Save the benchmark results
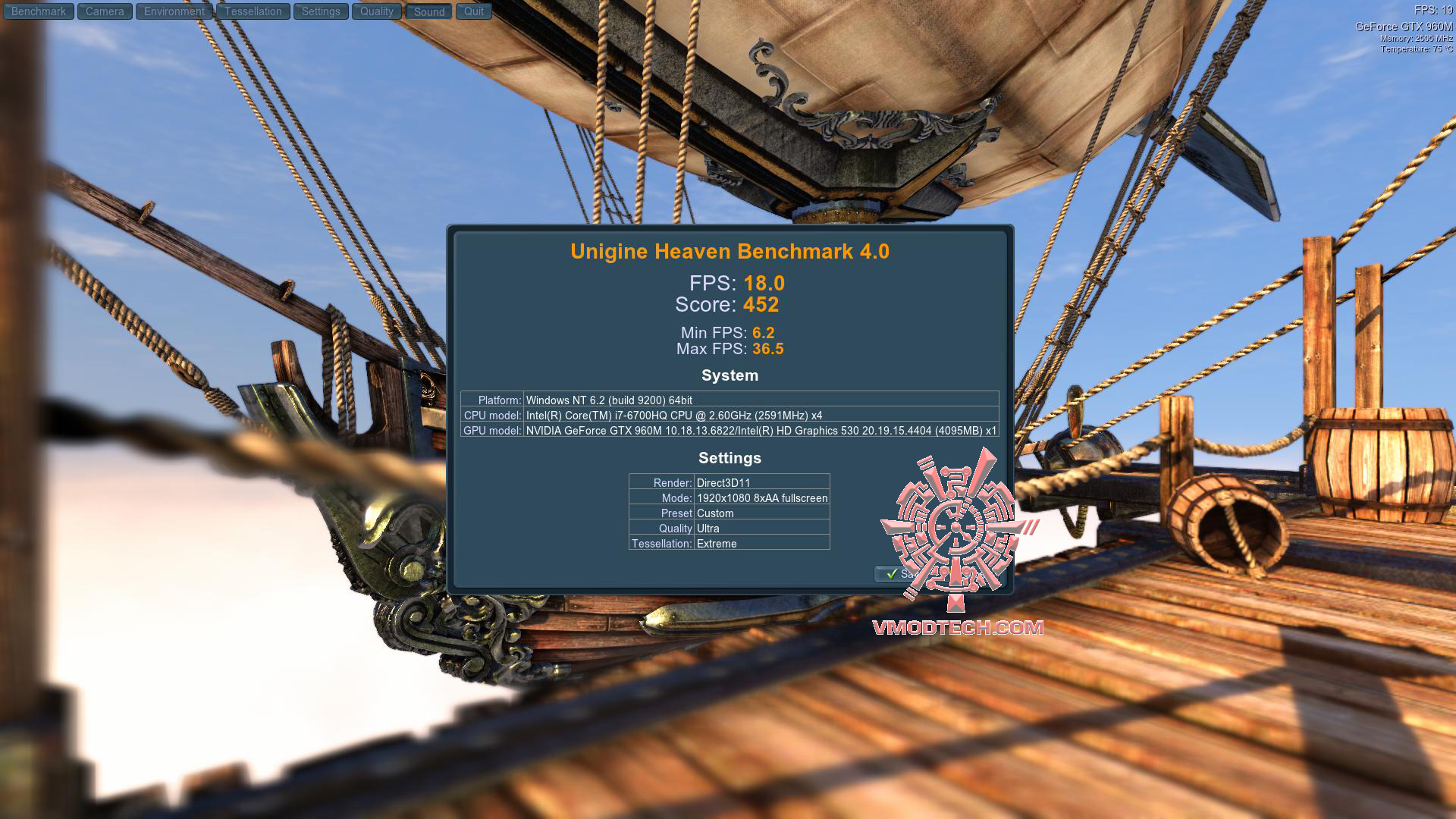 [x=895, y=574]
